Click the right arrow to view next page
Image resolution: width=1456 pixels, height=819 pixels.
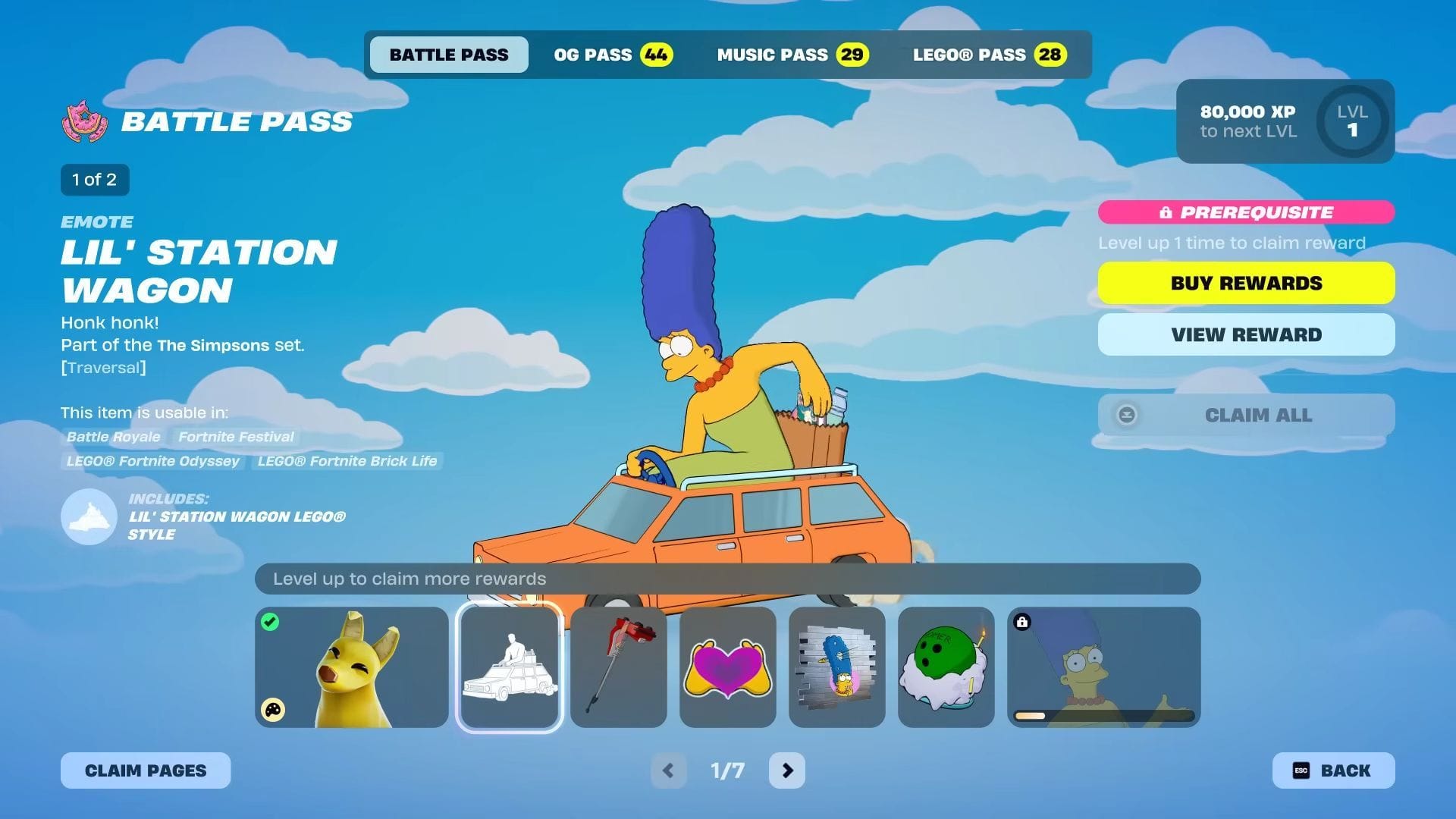(786, 770)
